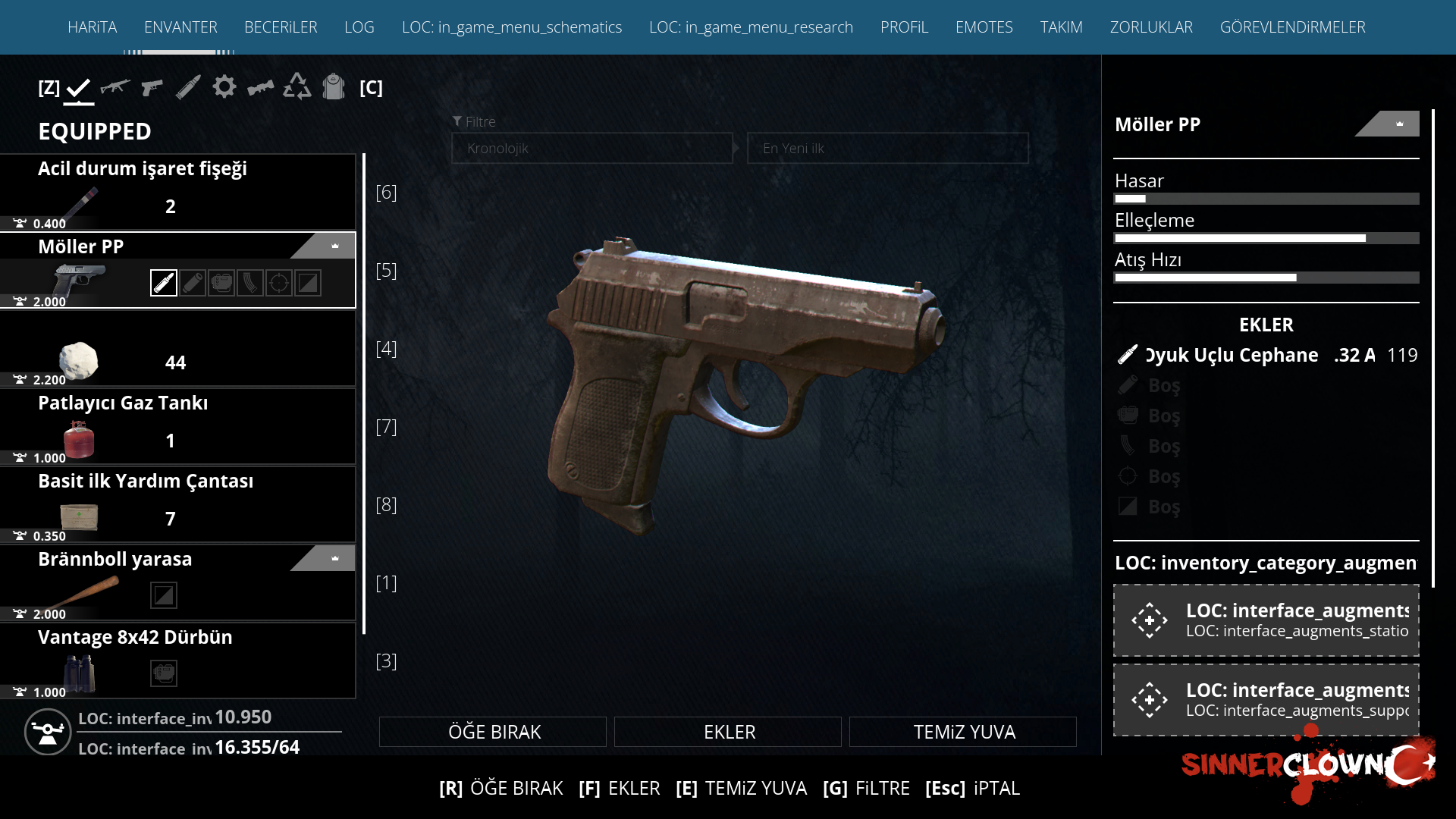This screenshot has width=1456, height=819.
Task: Click the ÖĞE BIRAK button
Action: tap(493, 732)
